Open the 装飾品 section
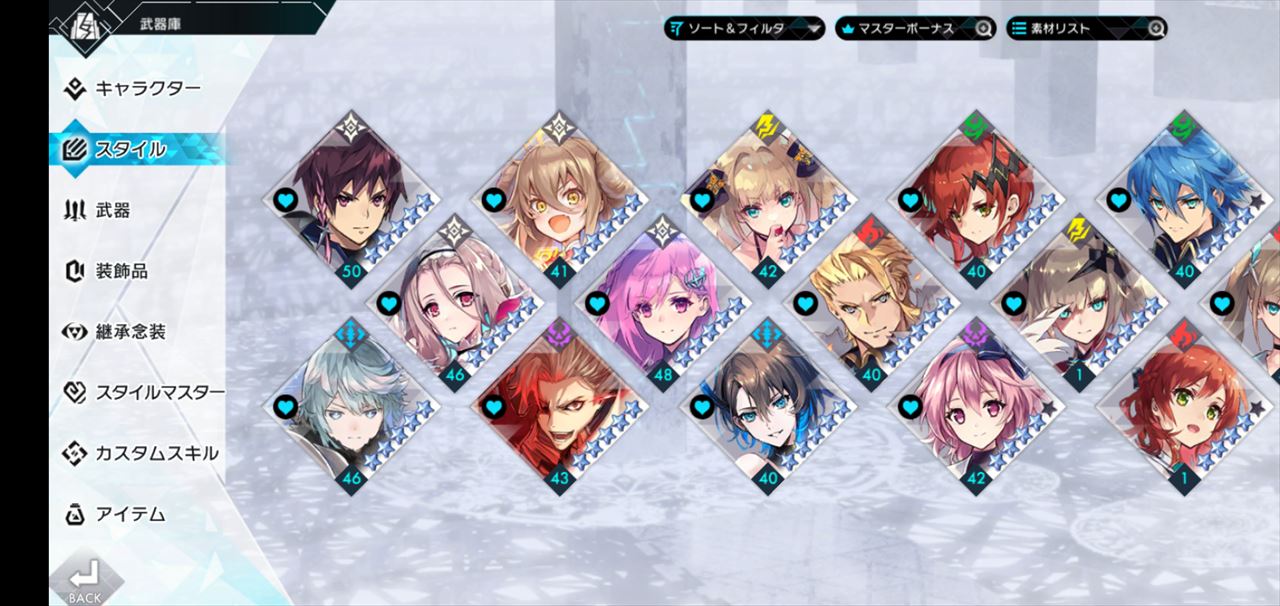The image size is (1280, 606). point(121,271)
